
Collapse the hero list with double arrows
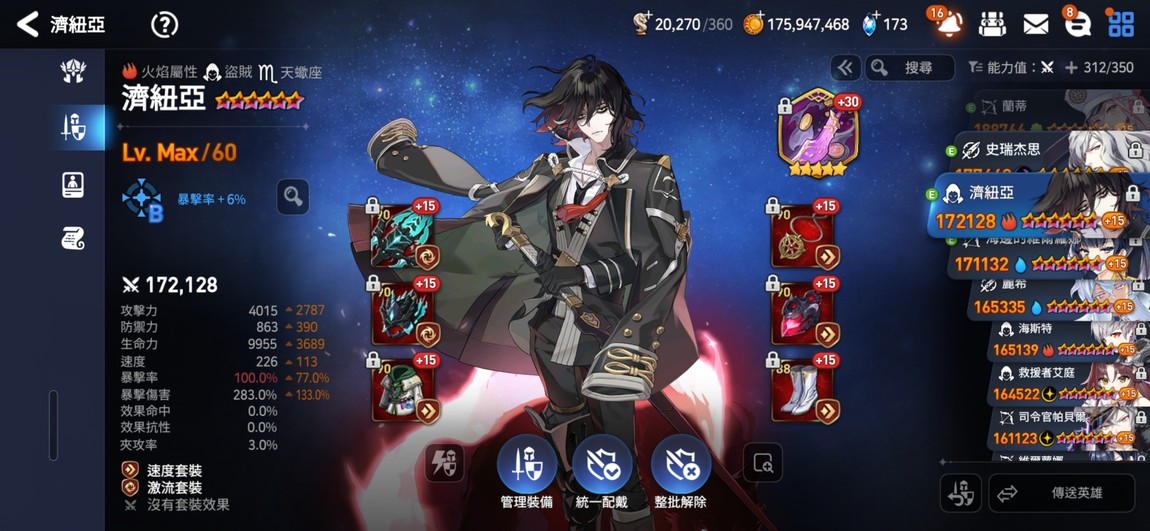pos(845,68)
